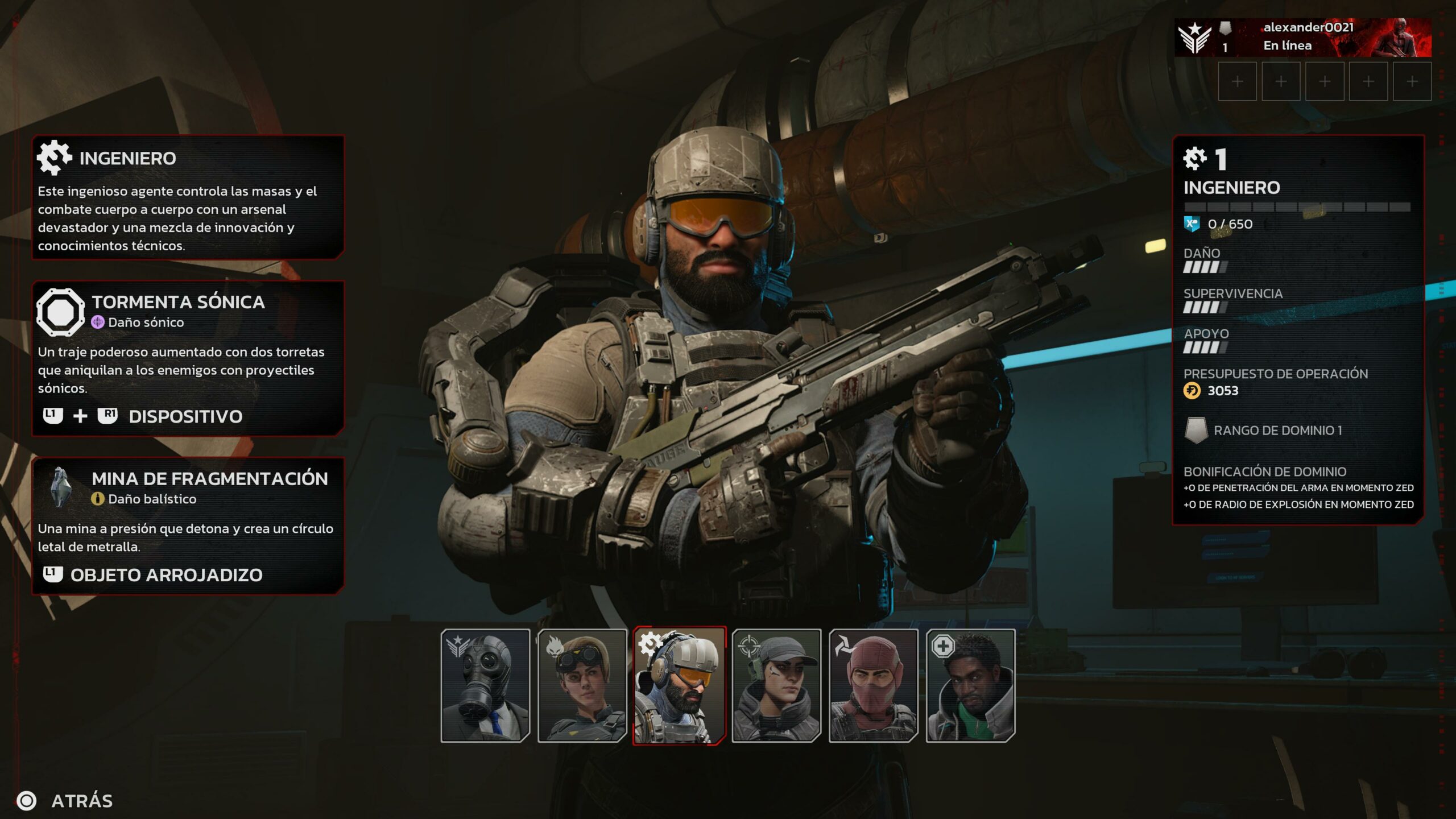Open the alexander0021 player card
1456x819 pixels.
pos(1302,37)
